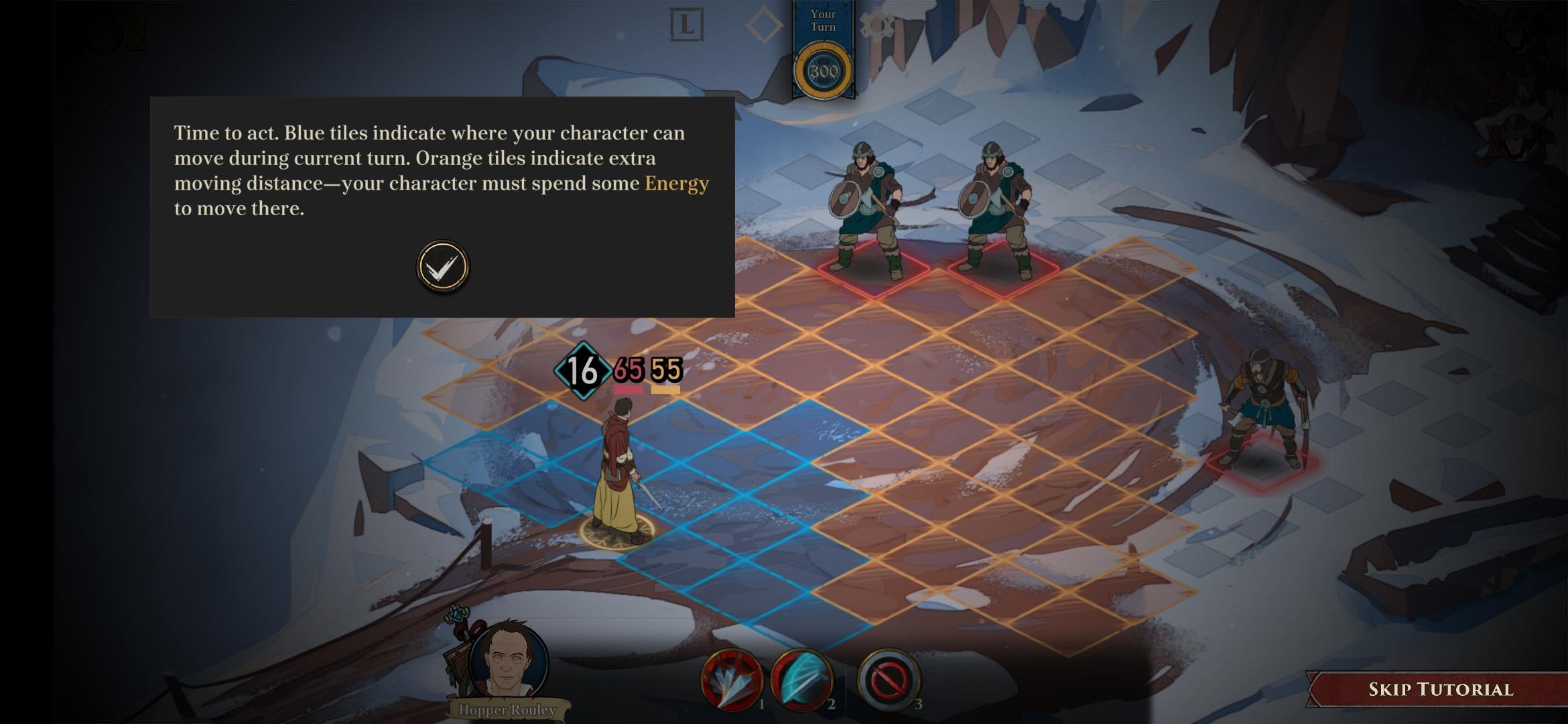1568x724 pixels.
Task: Activate the ice shard burst ability
Action: [731, 680]
